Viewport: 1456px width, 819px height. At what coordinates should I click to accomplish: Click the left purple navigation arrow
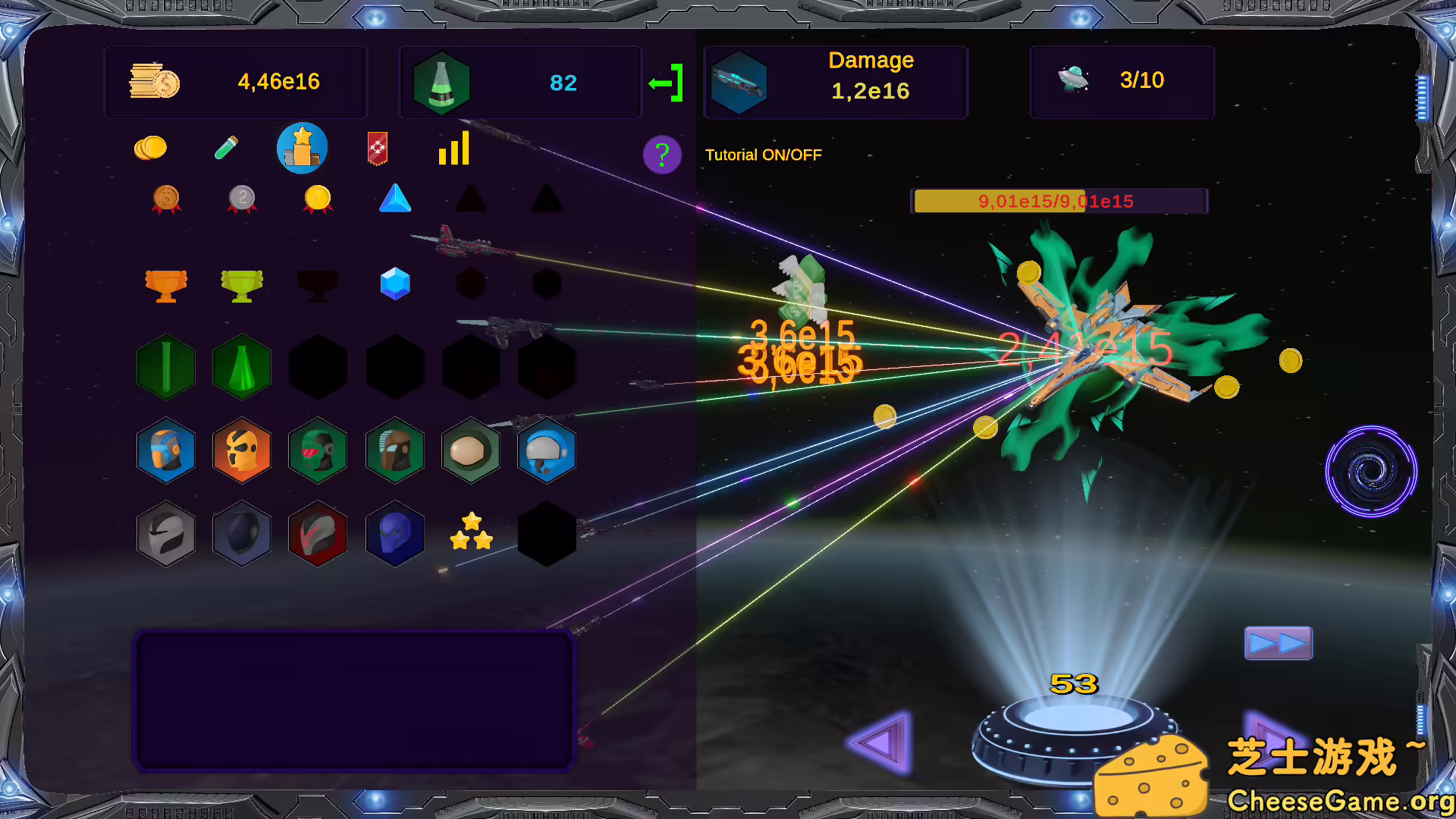click(x=880, y=739)
